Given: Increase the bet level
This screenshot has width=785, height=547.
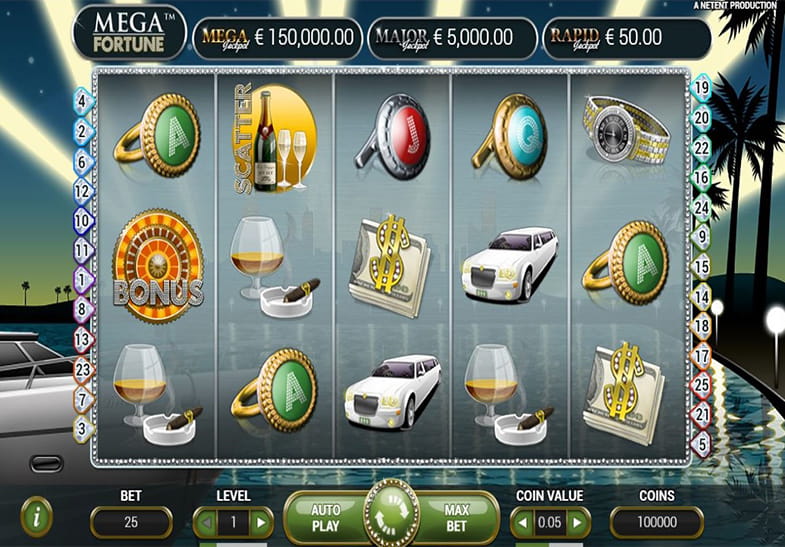Looking at the screenshot, I should coord(261,522).
